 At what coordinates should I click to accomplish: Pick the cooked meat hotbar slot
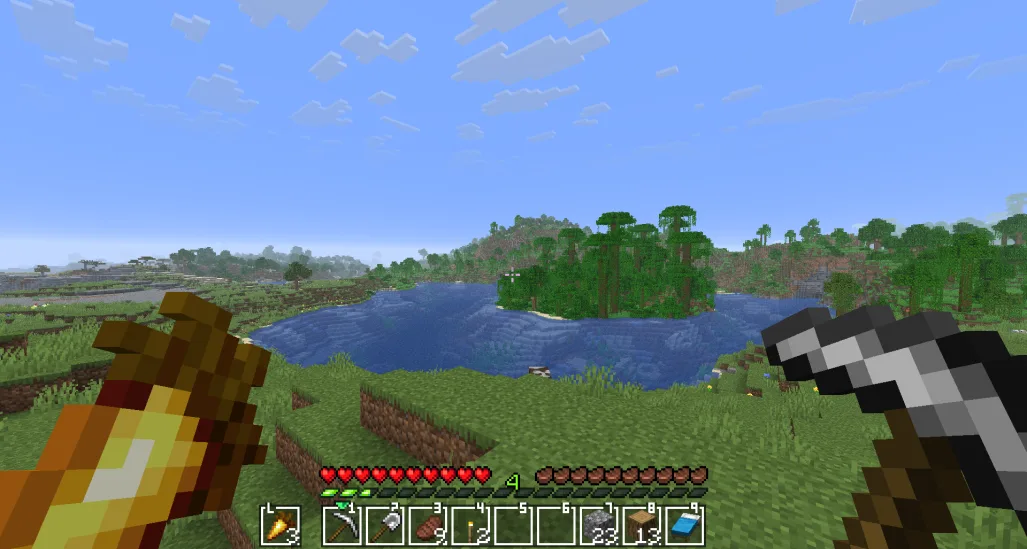point(428,525)
